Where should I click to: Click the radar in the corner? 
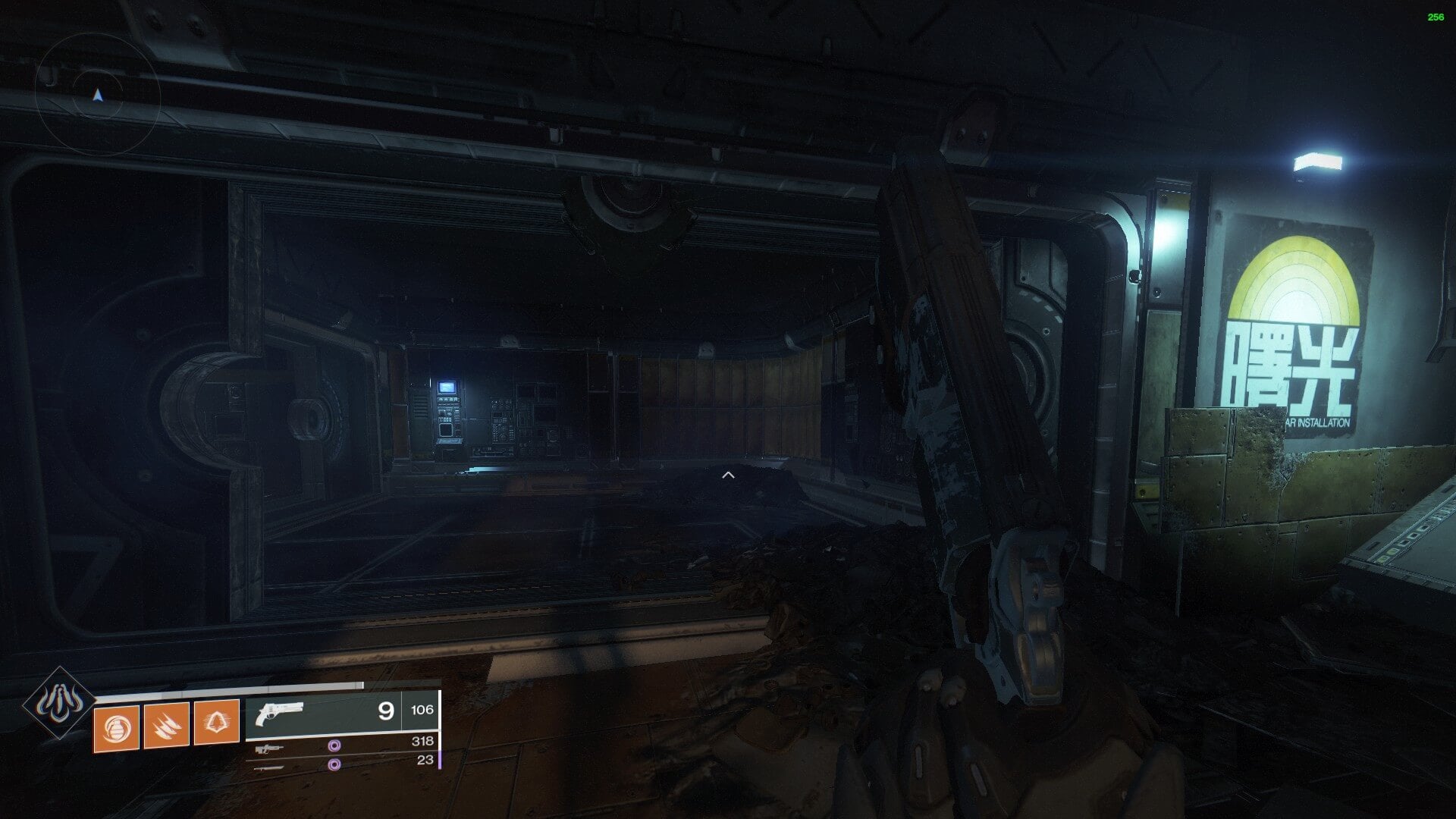(97, 96)
